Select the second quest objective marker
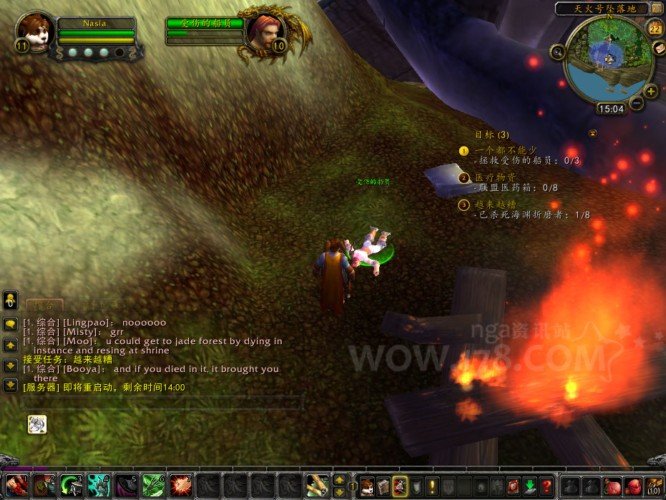The image size is (666, 500). pos(464,178)
